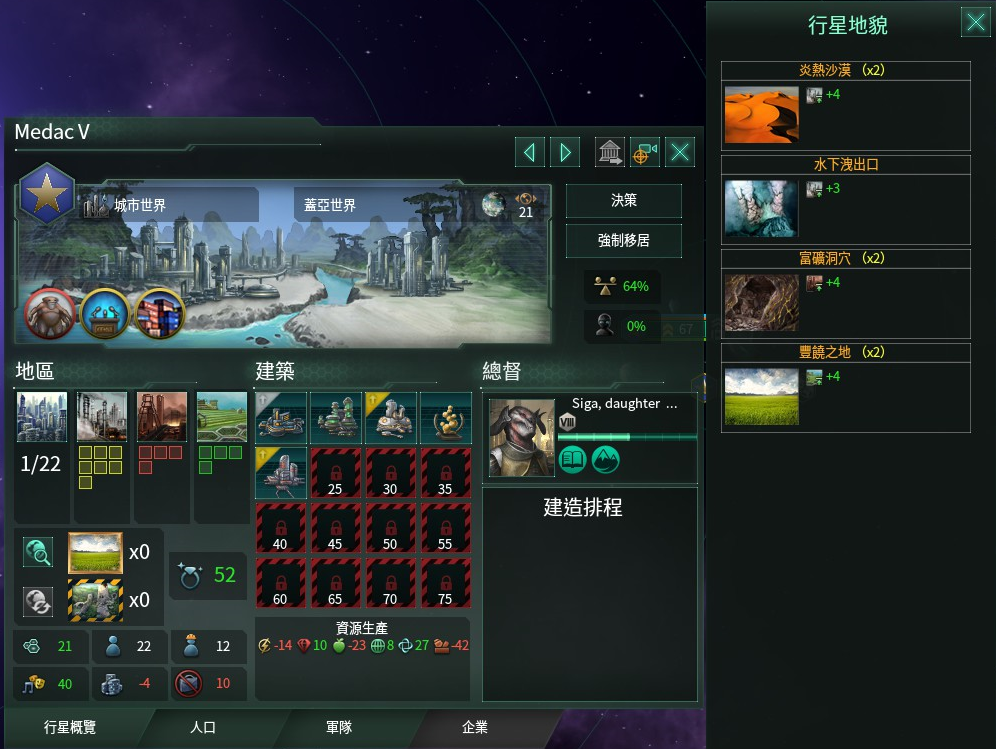This screenshot has width=996, height=749.
Task: Close the Medac V planet window
Action: coord(680,152)
